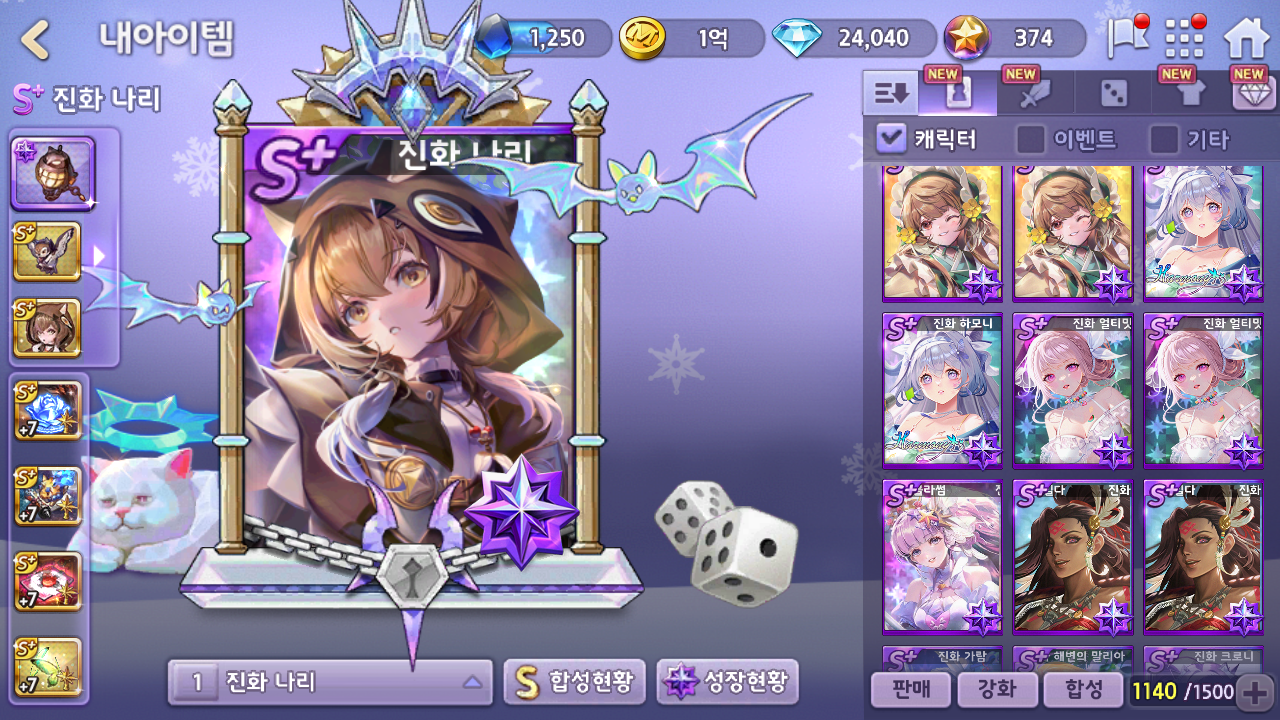Toggle the 캐릭터 filter checkbox

click(x=891, y=139)
